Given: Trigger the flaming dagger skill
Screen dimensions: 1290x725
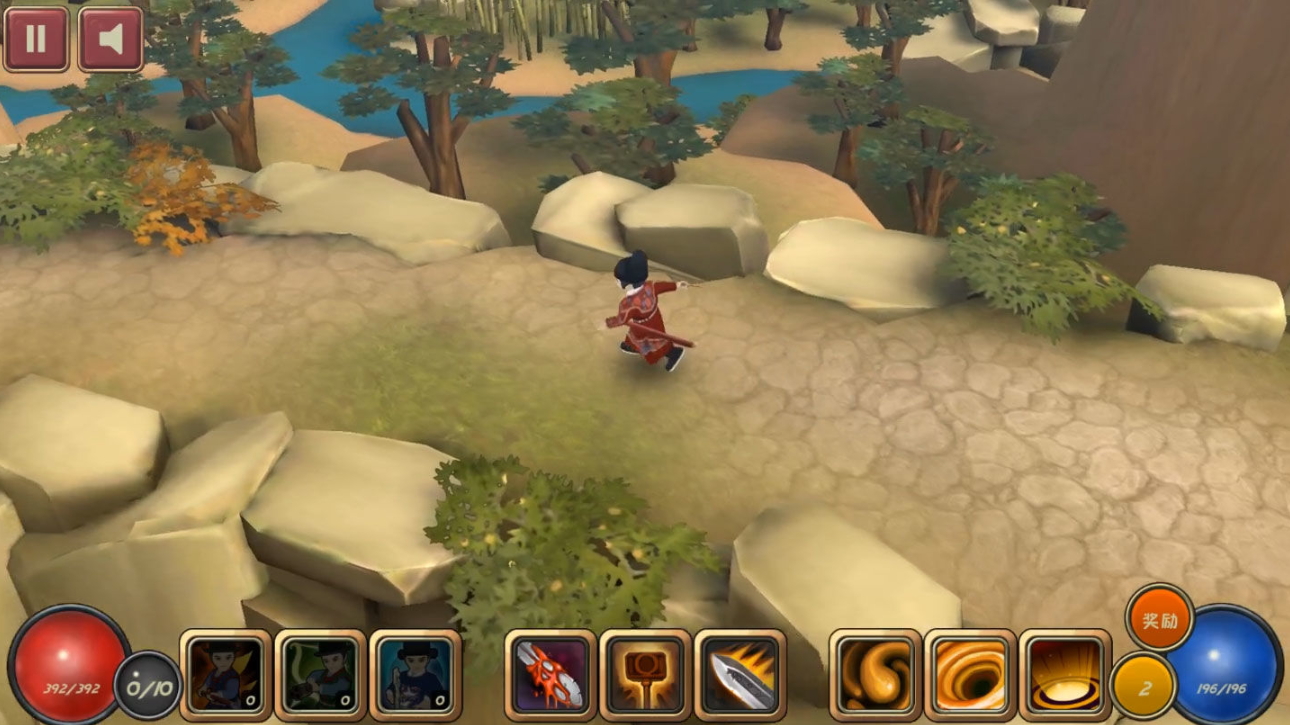Looking at the screenshot, I should click(x=740, y=675).
